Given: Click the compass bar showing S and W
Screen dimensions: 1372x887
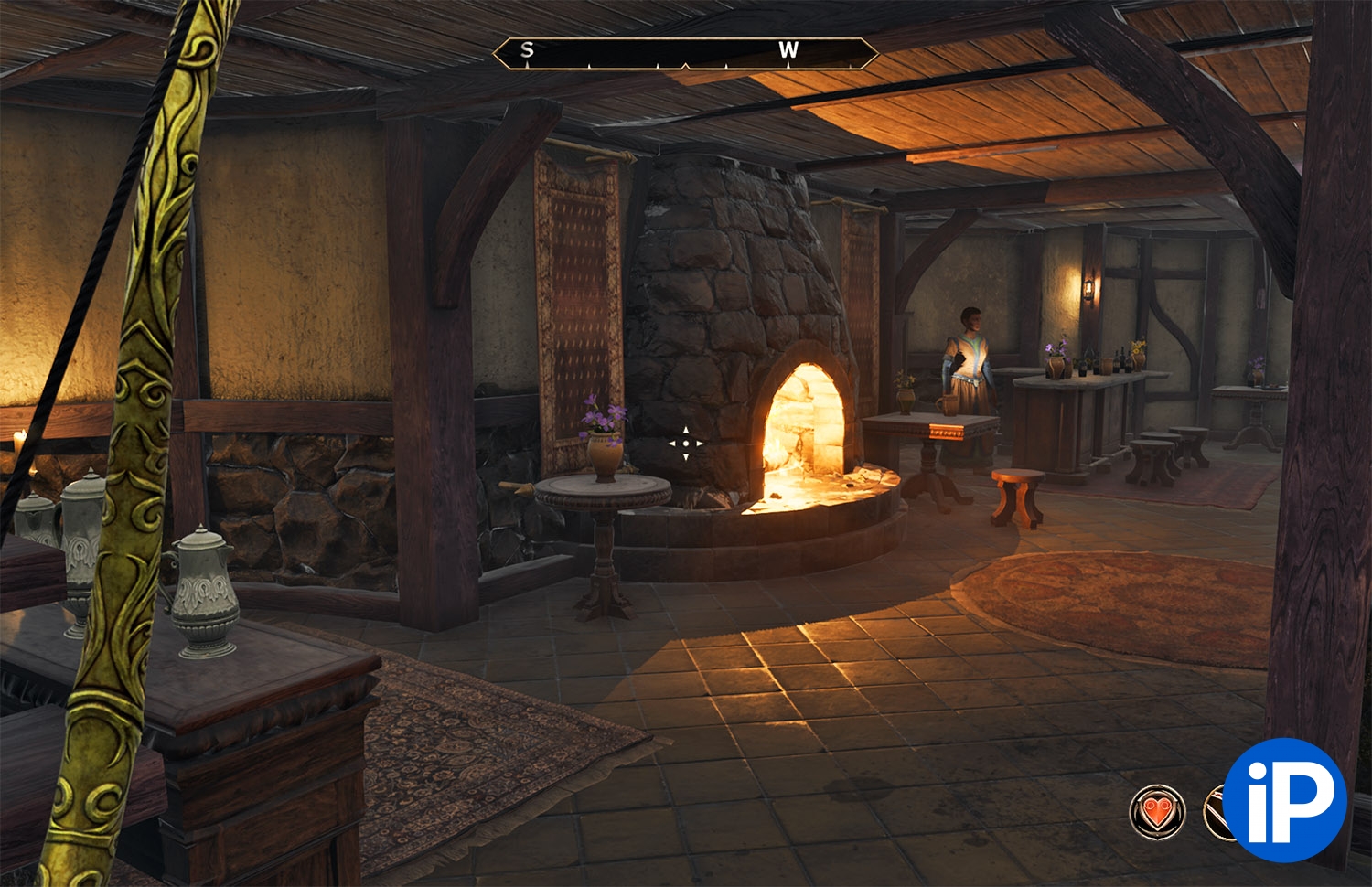Looking at the screenshot, I should point(685,52).
